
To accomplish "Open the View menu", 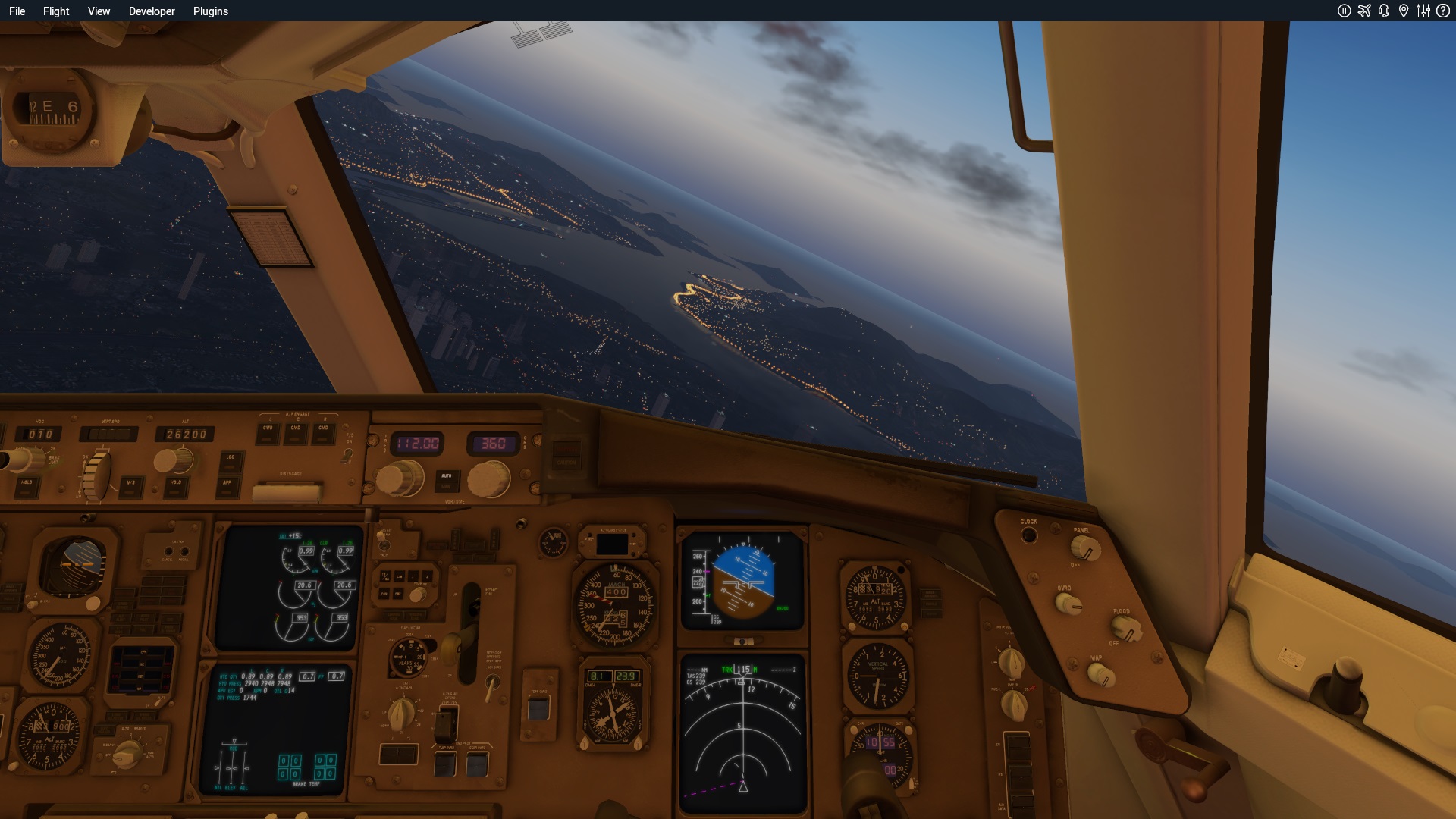I will coord(99,11).
